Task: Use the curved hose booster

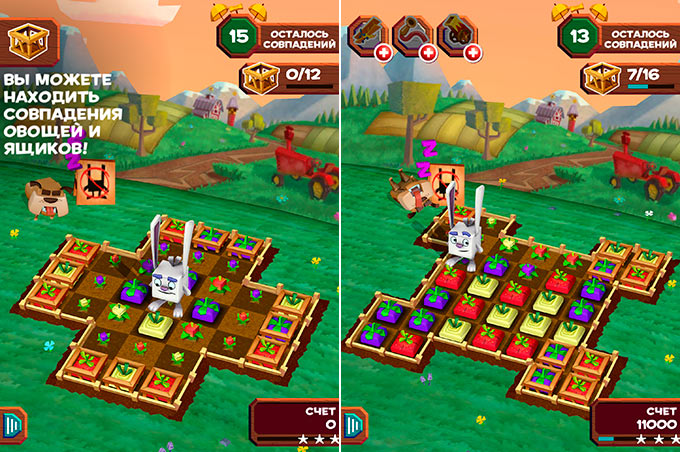Action: (x=410, y=34)
